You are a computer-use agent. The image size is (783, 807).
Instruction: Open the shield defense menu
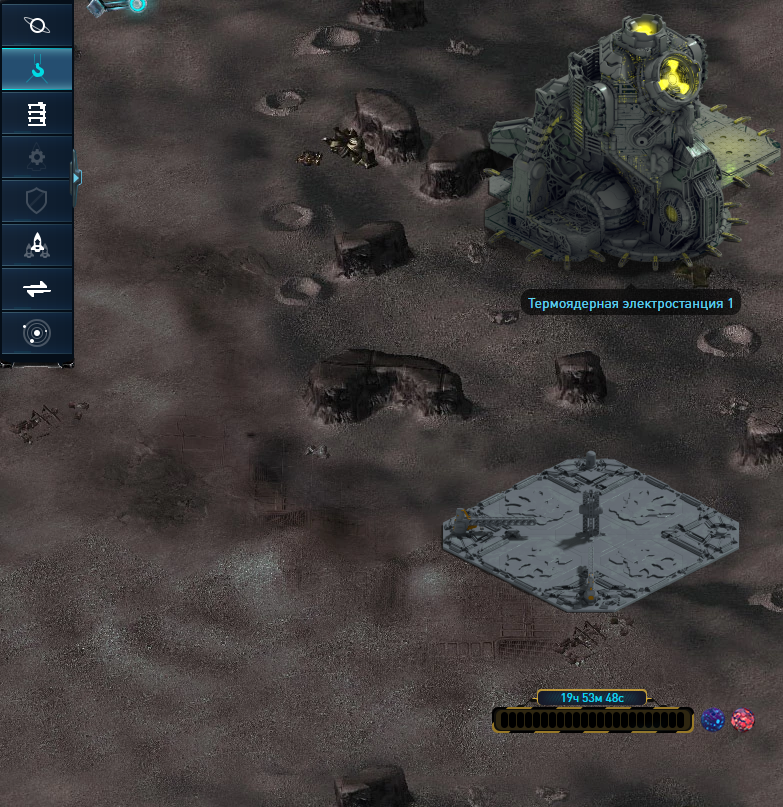point(36,201)
